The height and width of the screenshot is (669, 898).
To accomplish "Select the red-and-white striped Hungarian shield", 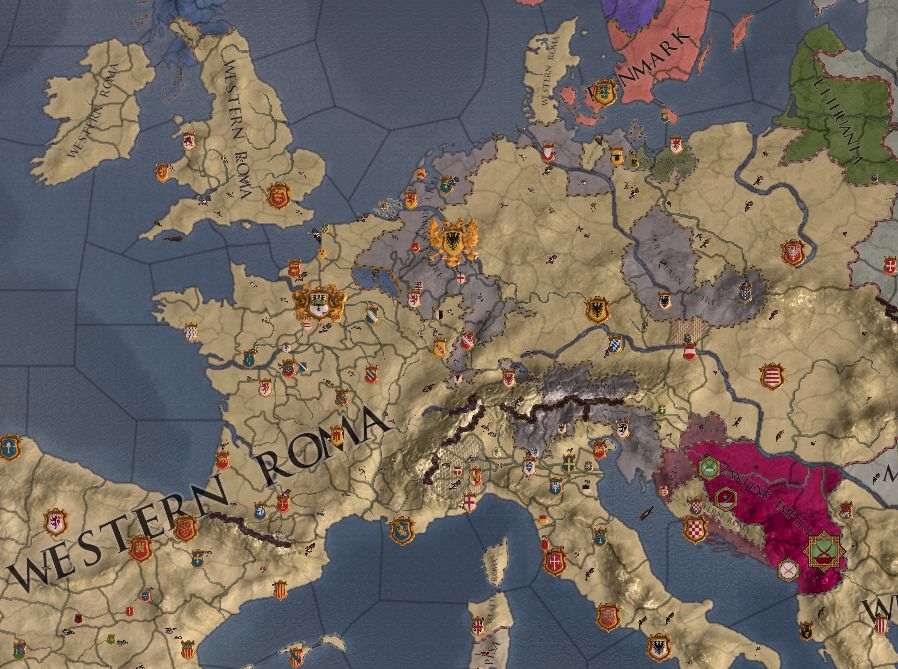I will (771, 377).
